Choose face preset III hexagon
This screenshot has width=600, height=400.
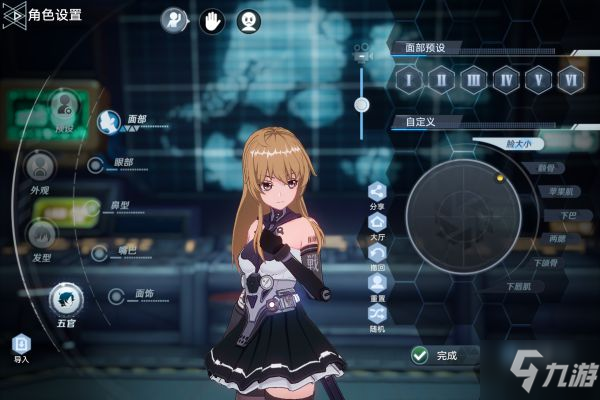click(x=475, y=79)
